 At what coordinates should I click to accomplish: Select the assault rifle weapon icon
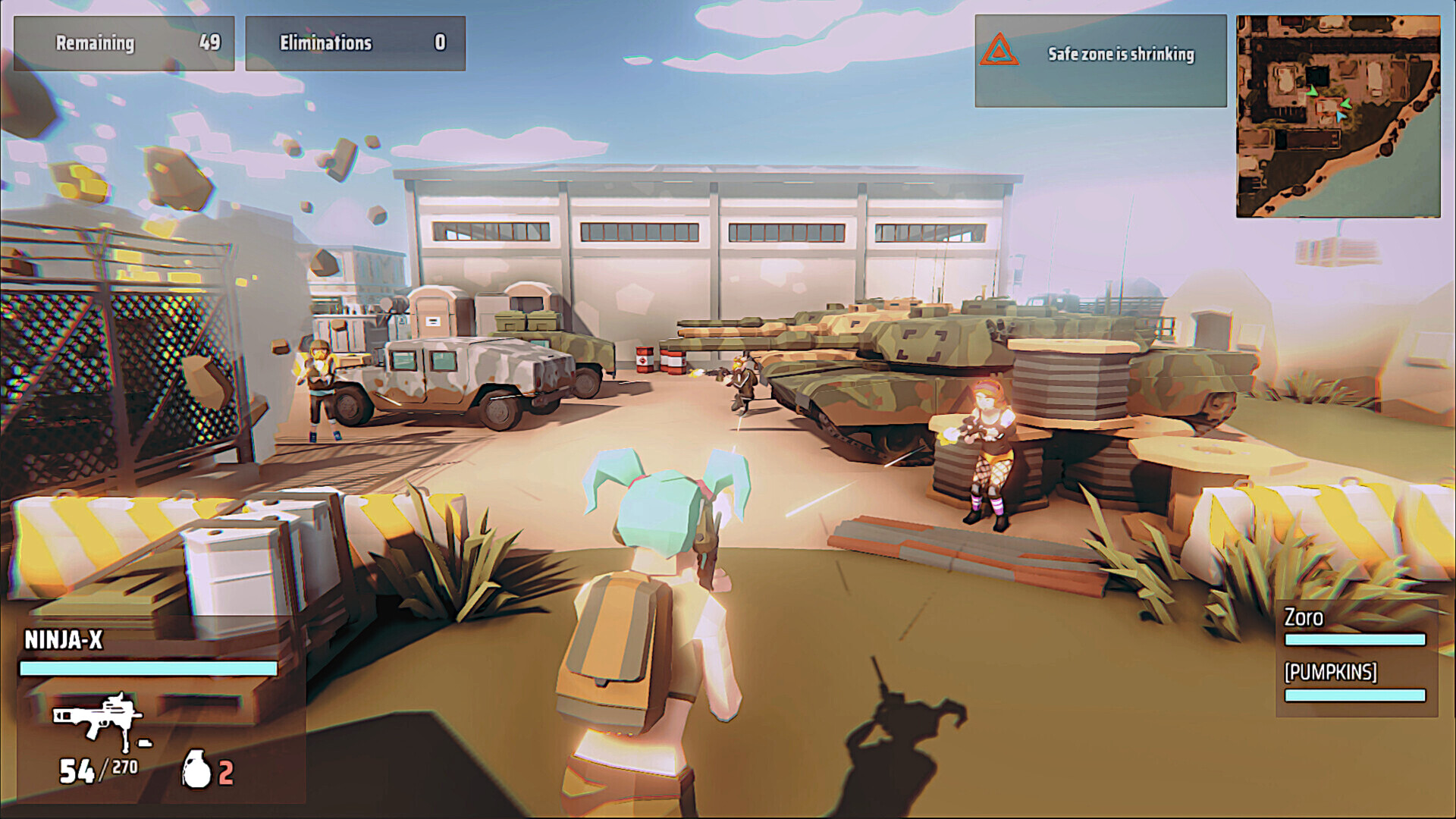97,717
